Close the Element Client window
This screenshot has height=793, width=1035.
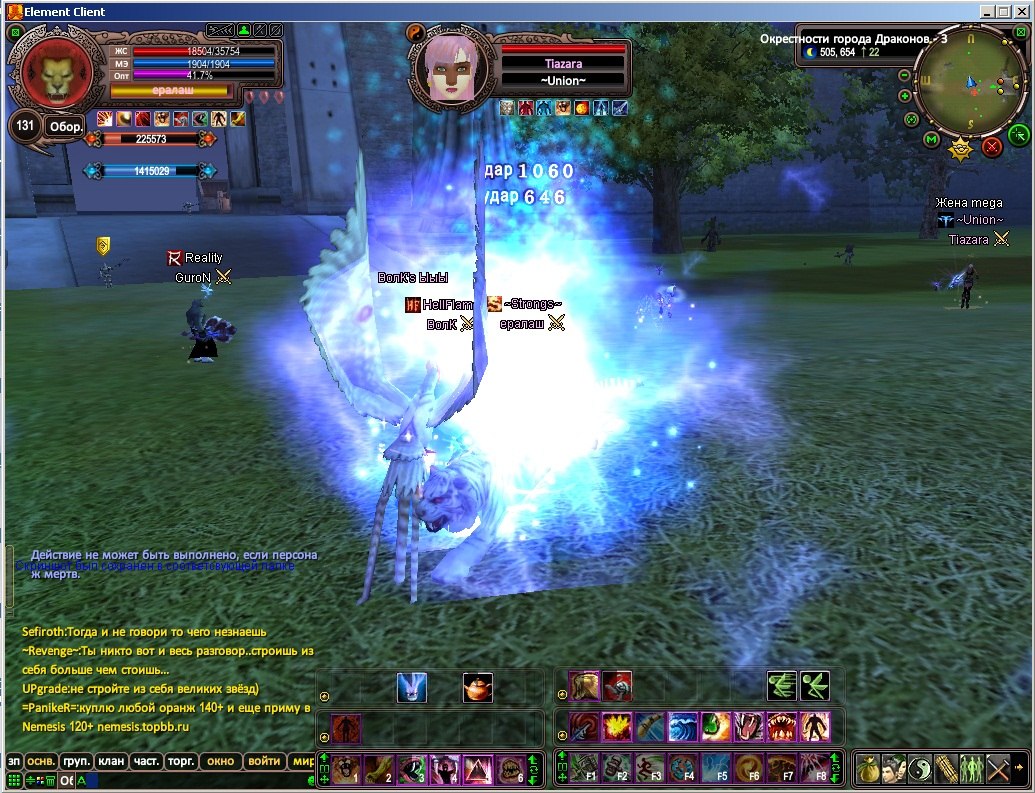pos(1022,11)
